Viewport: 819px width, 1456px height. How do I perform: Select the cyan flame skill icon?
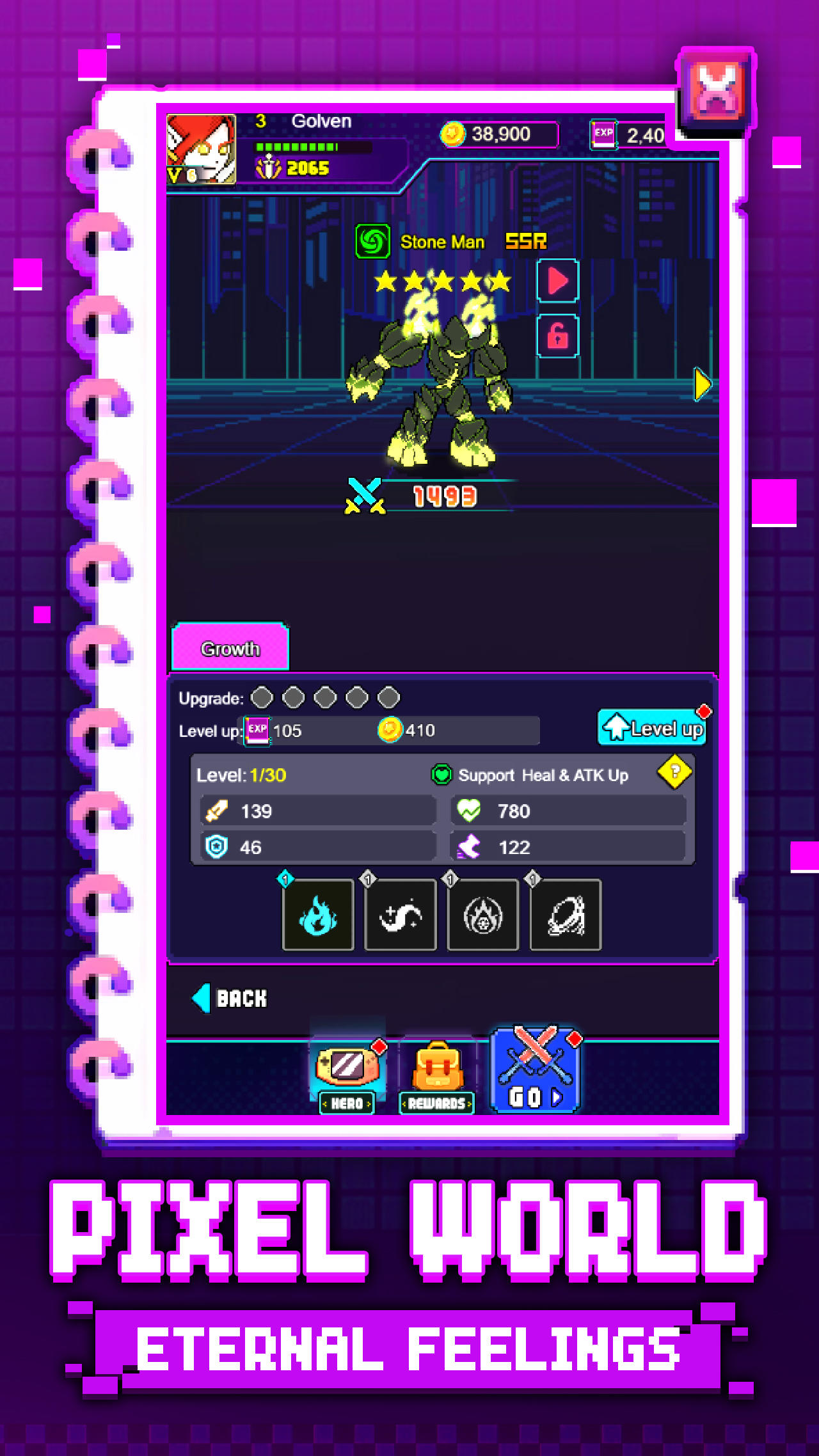click(318, 915)
